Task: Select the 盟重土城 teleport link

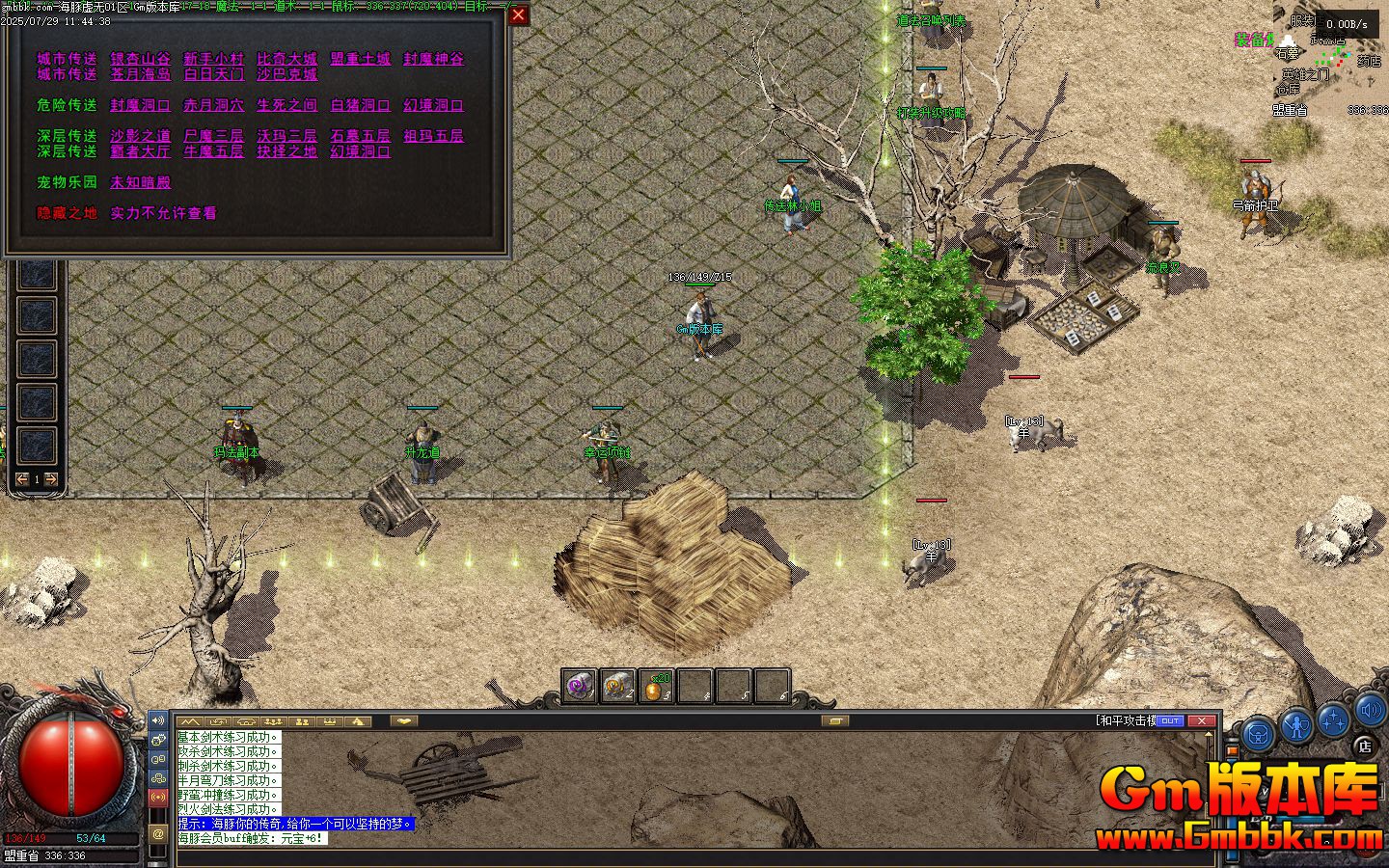Action: [360, 59]
